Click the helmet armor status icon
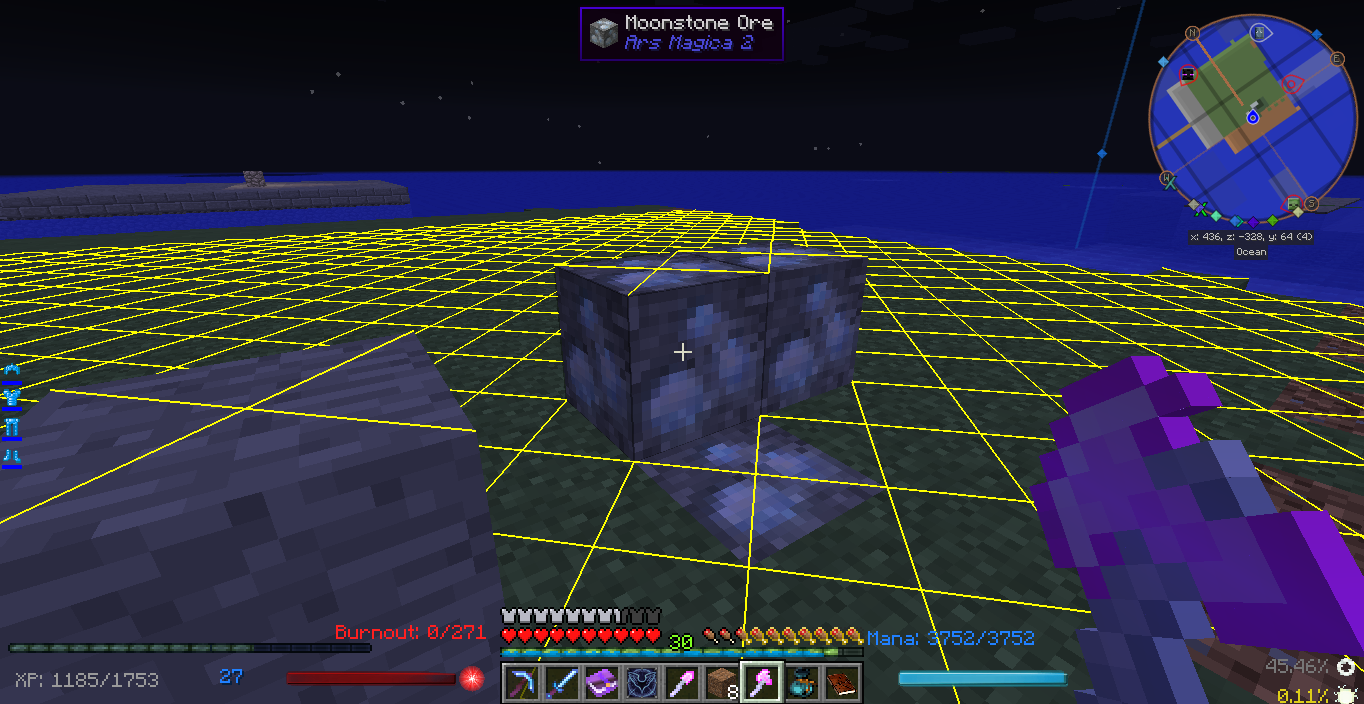This screenshot has width=1364, height=704. pos(12,371)
